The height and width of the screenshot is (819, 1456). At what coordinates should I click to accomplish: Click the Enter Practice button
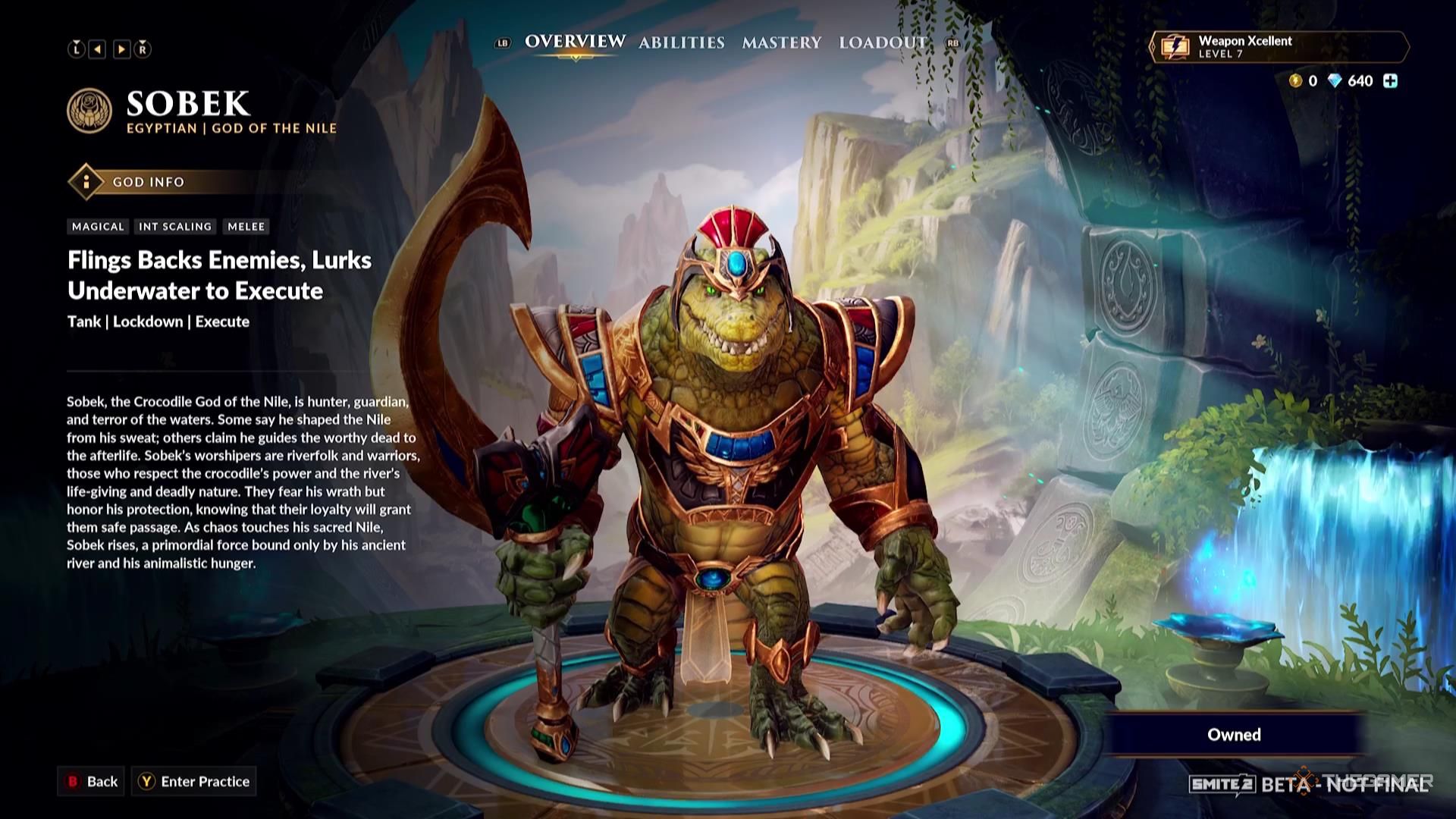[x=194, y=781]
